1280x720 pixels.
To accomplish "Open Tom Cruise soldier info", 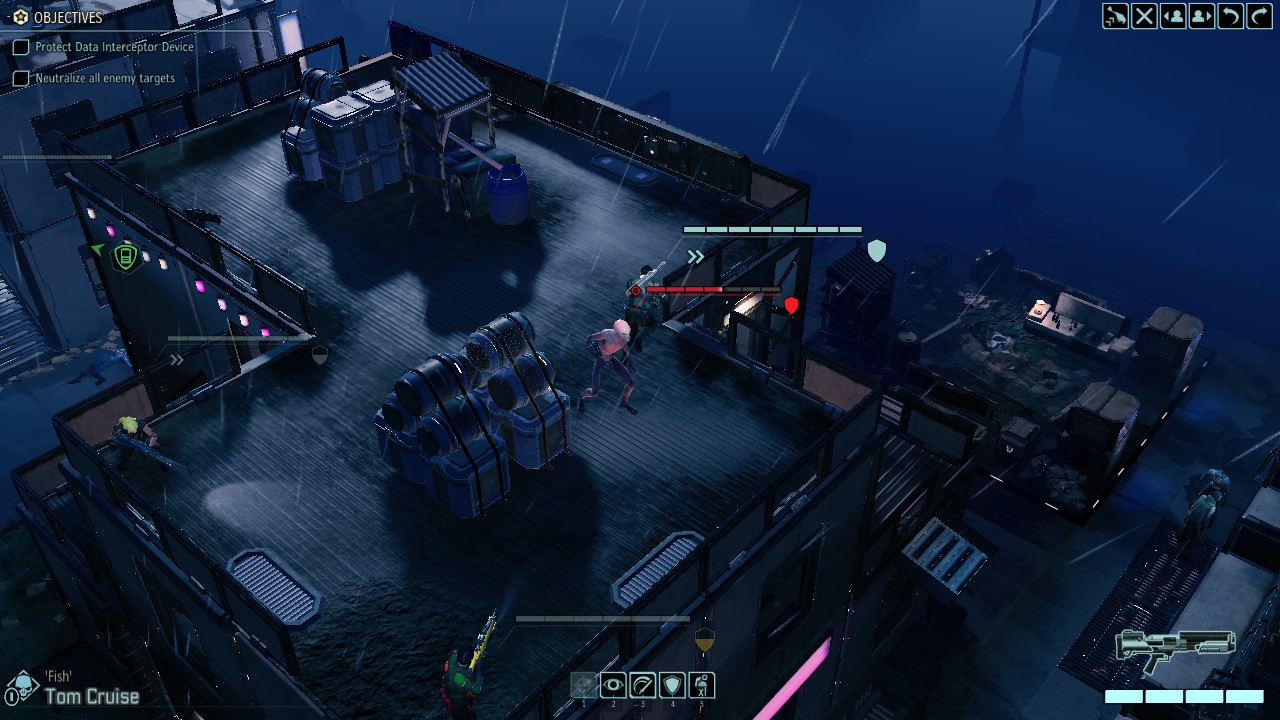I will (x=91, y=696).
